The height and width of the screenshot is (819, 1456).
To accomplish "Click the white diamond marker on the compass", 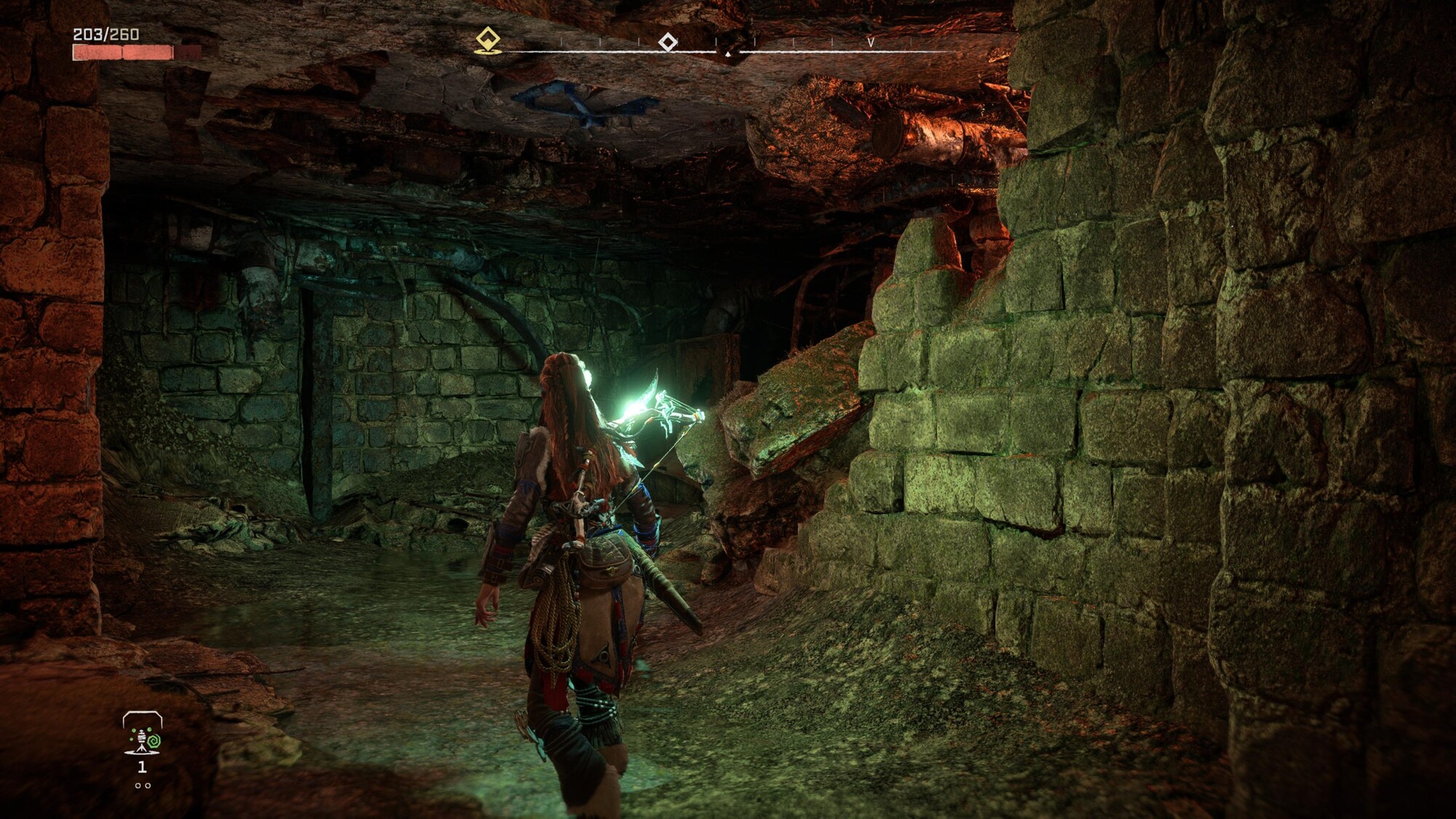I will point(668,41).
